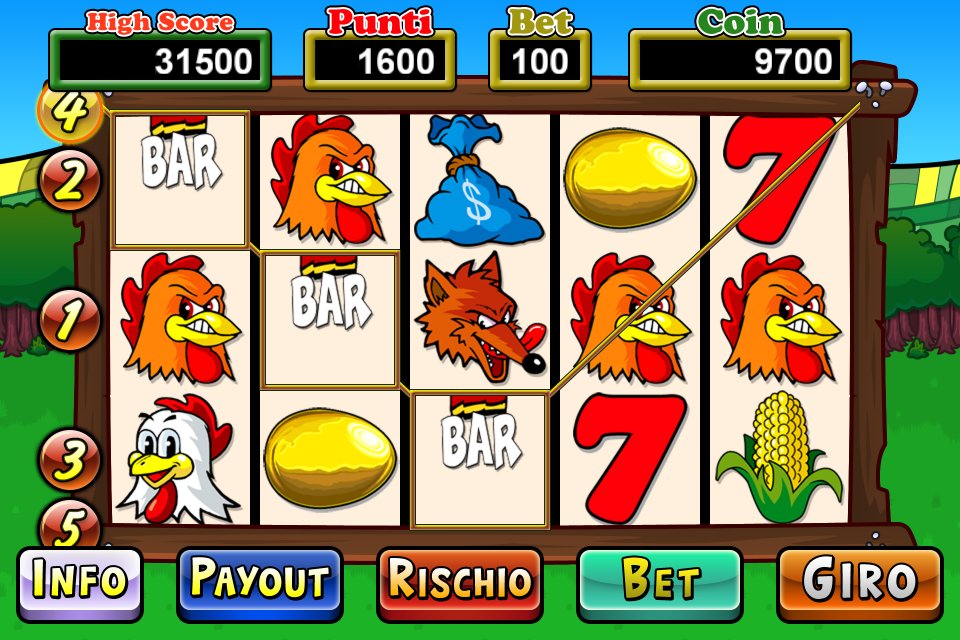Select payline number 4 marker
Viewport: 960px width, 640px height.
(x=70, y=110)
